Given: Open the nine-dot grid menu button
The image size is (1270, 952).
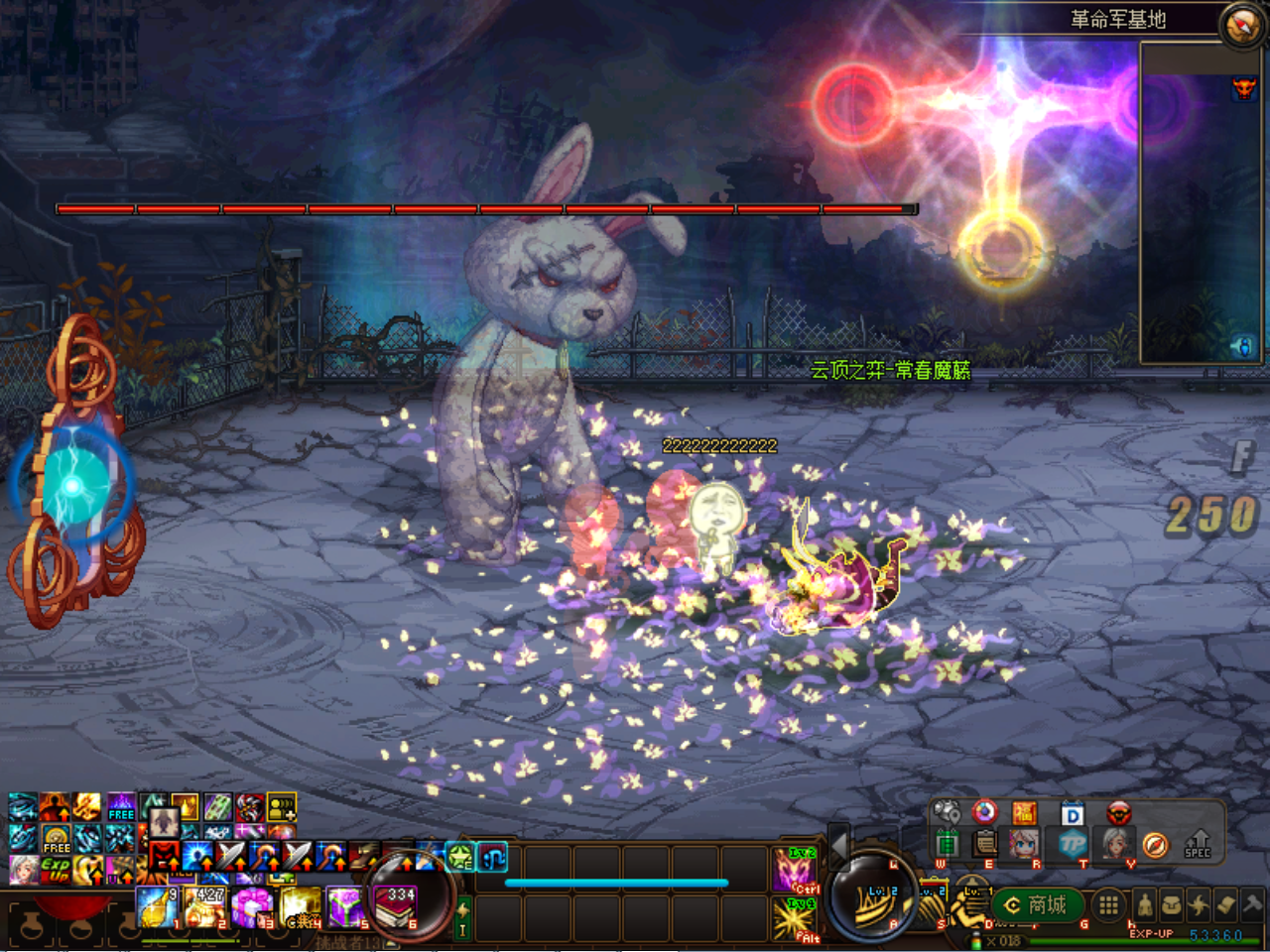Looking at the screenshot, I should [x=1108, y=904].
